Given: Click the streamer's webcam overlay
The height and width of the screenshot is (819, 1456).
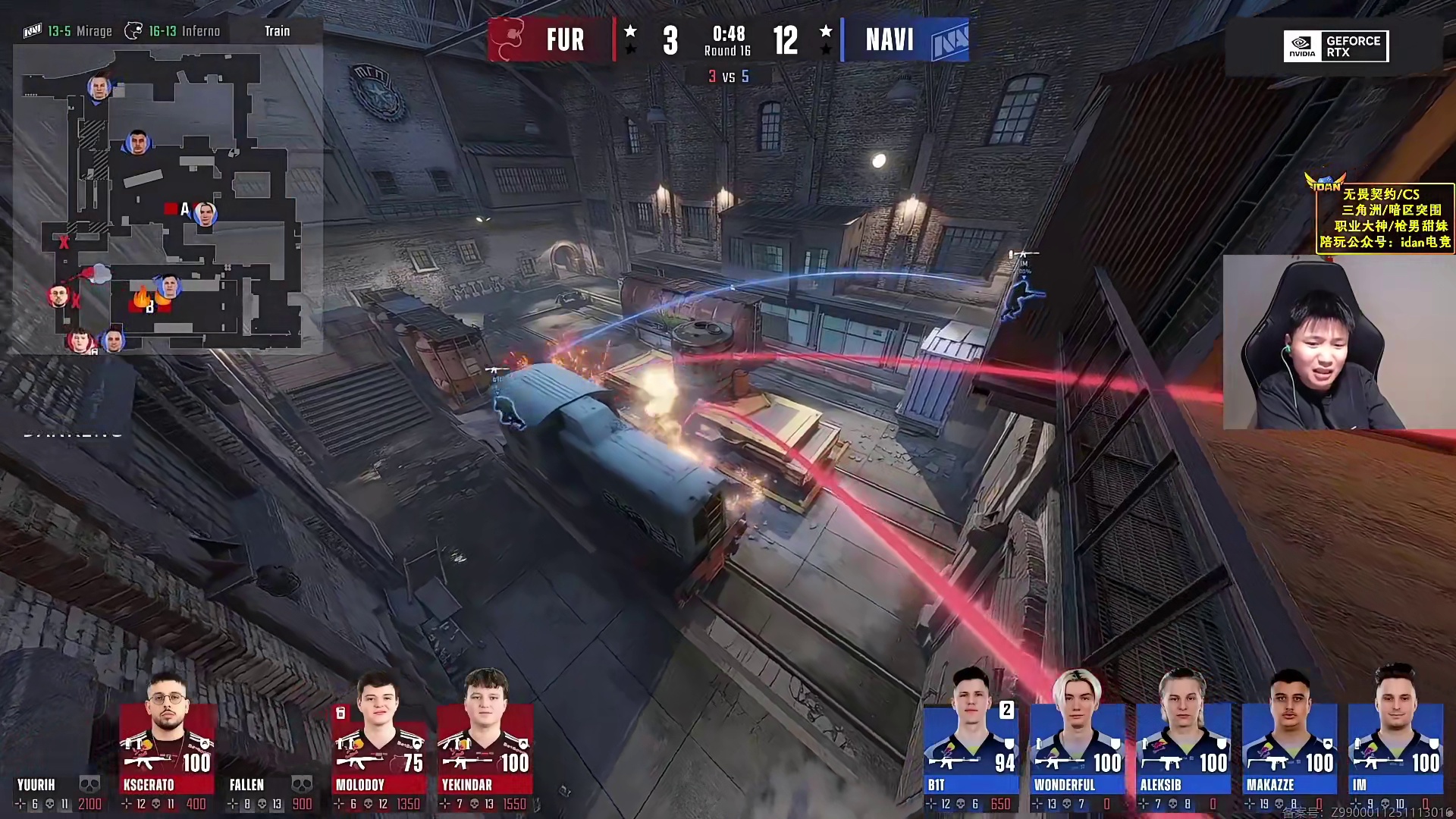Looking at the screenshot, I should tap(1338, 342).
